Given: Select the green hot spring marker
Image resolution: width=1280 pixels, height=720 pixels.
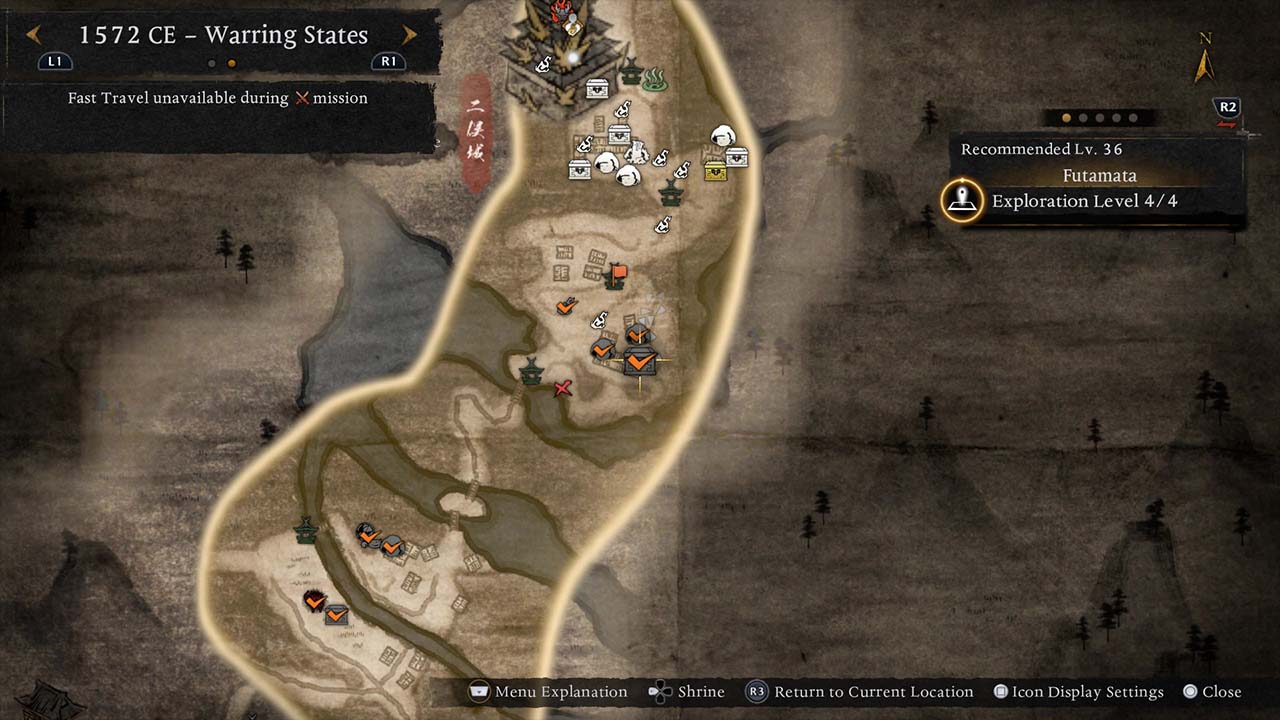Looking at the screenshot, I should point(655,78).
